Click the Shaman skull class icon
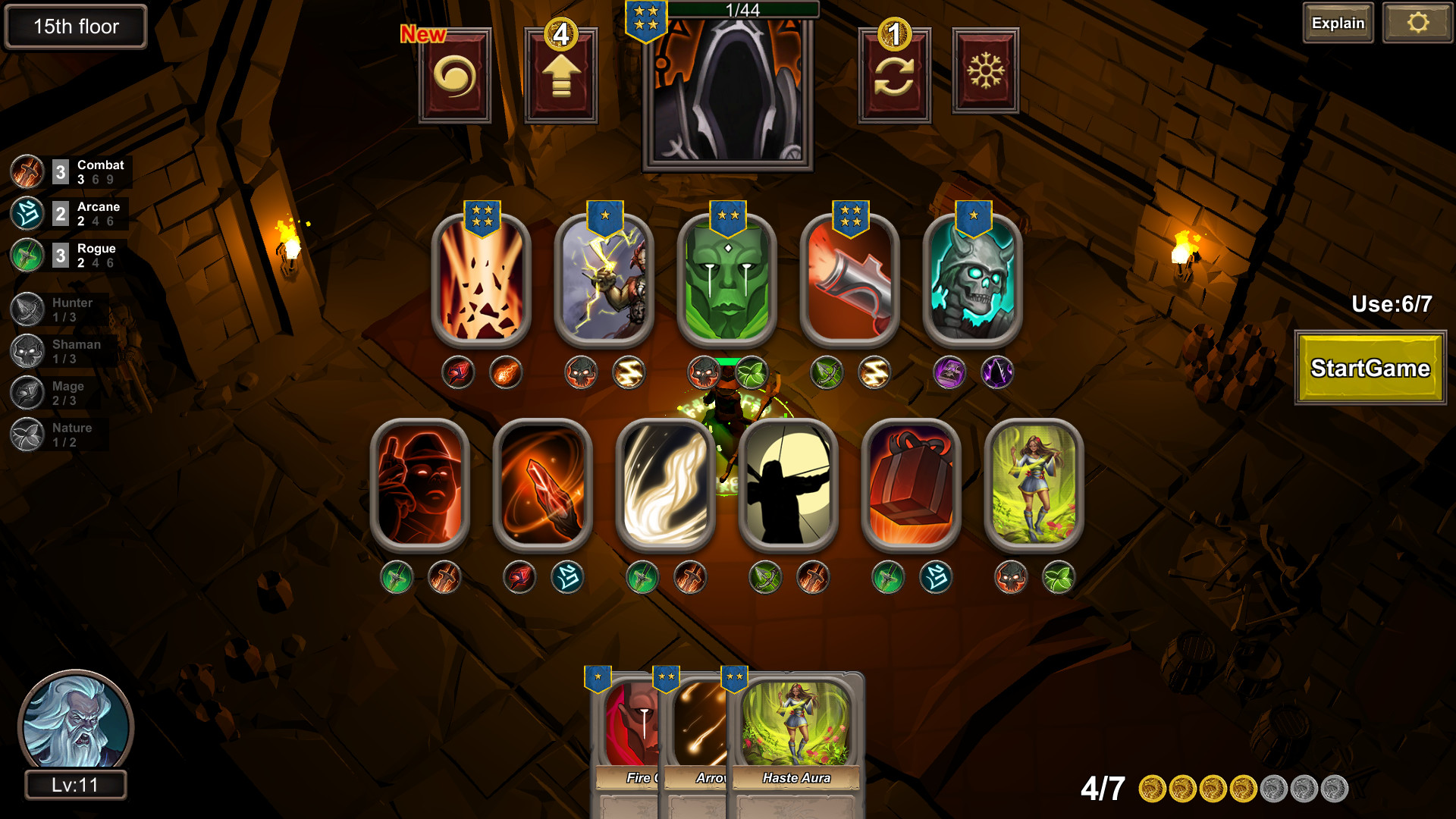This screenshot has width=1456, height=819. coord(27,350)
